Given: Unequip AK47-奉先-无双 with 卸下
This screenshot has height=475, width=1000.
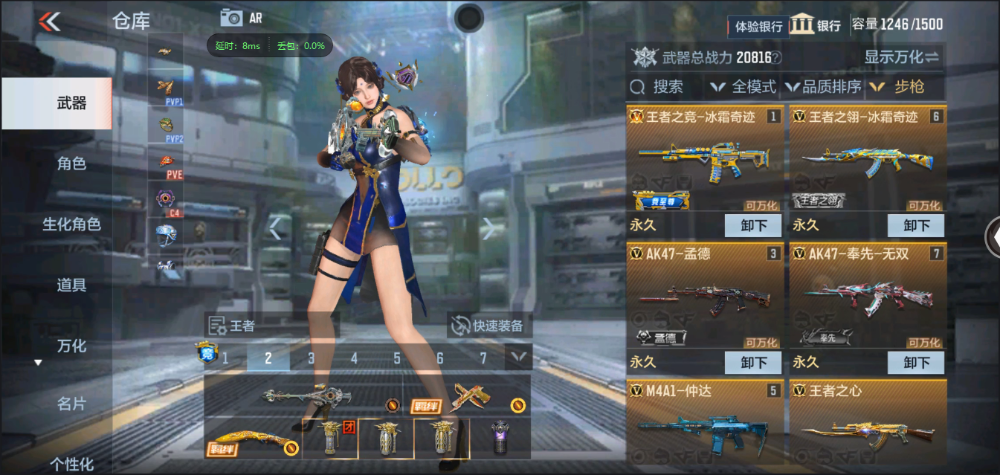Looking at the screenshot, I should 915,362.
